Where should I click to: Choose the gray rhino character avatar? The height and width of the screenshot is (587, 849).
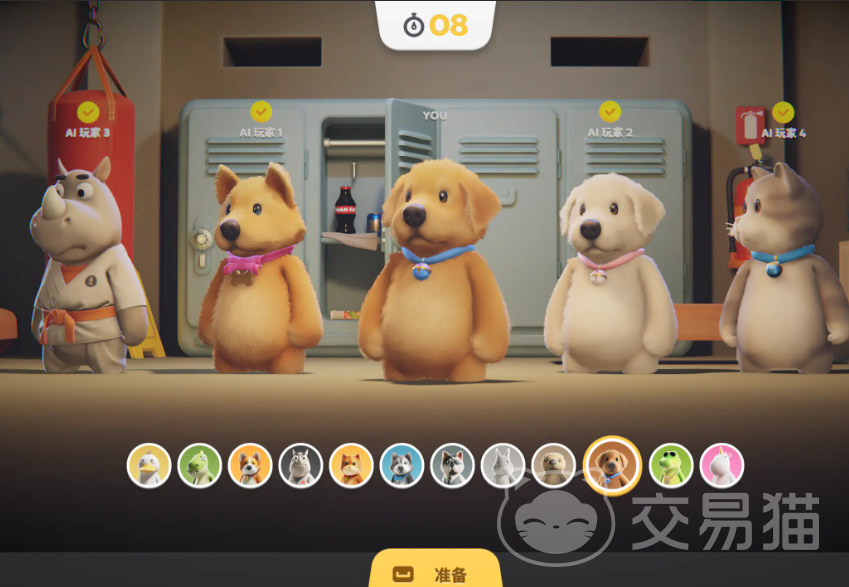click(x=301, y=465)
